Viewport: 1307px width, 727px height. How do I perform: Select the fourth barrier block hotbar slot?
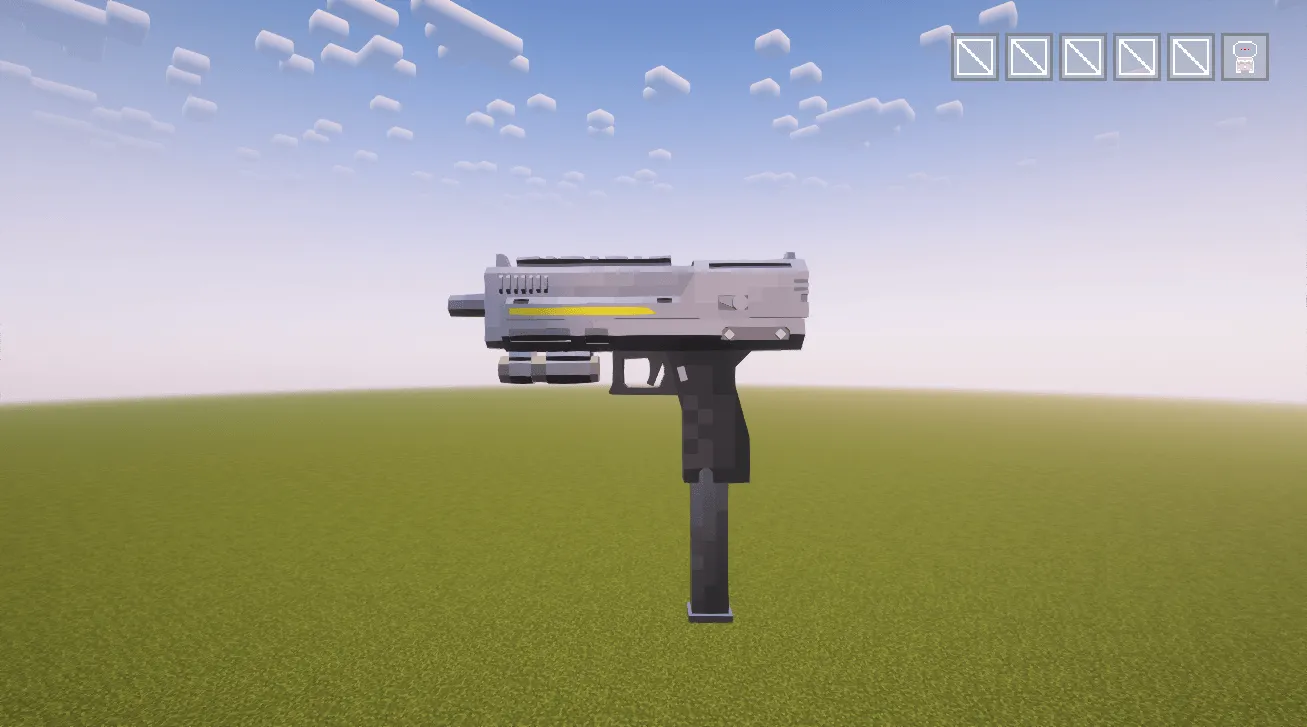pyautogui.click(x=1138, y=58)
